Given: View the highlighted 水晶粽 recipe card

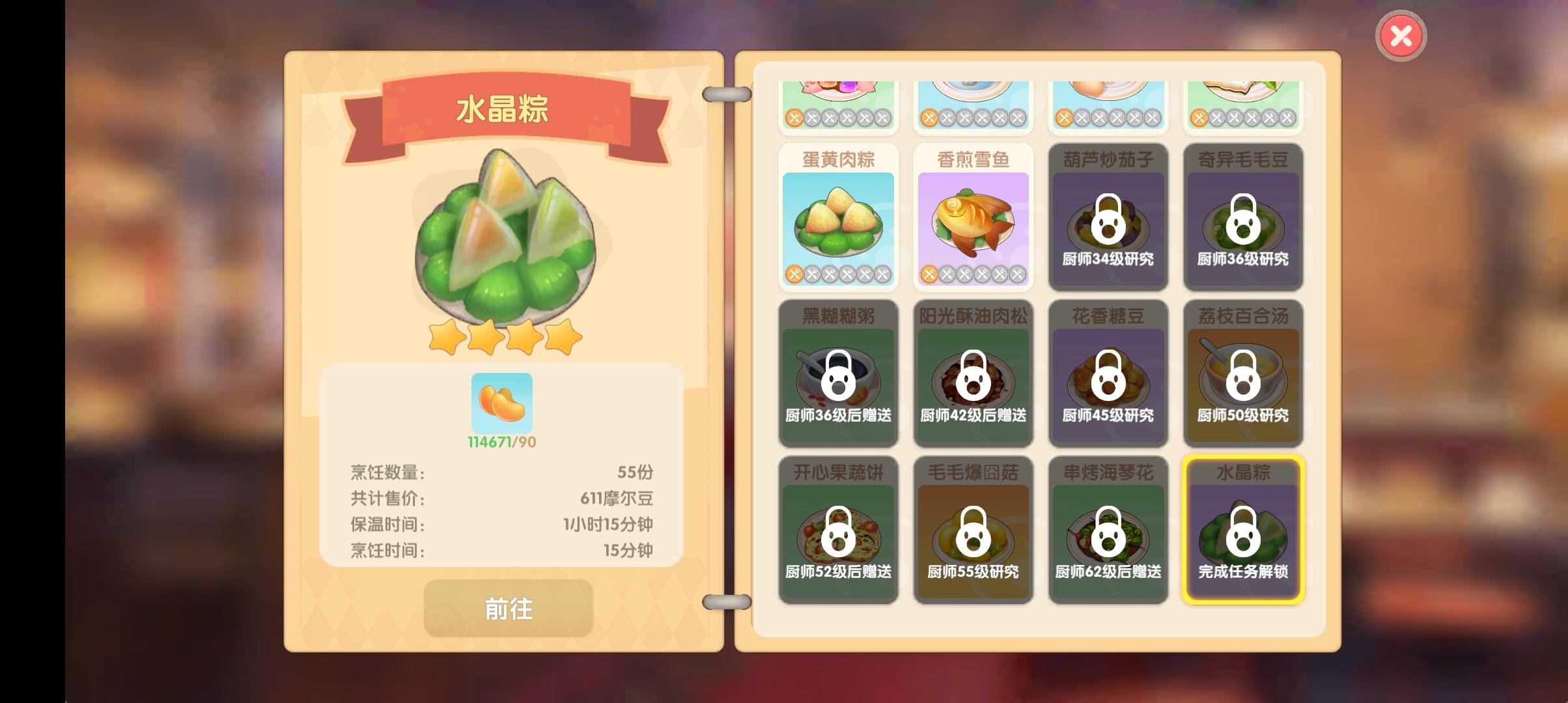Looking at the screenshot, I should pos(1242,529).
